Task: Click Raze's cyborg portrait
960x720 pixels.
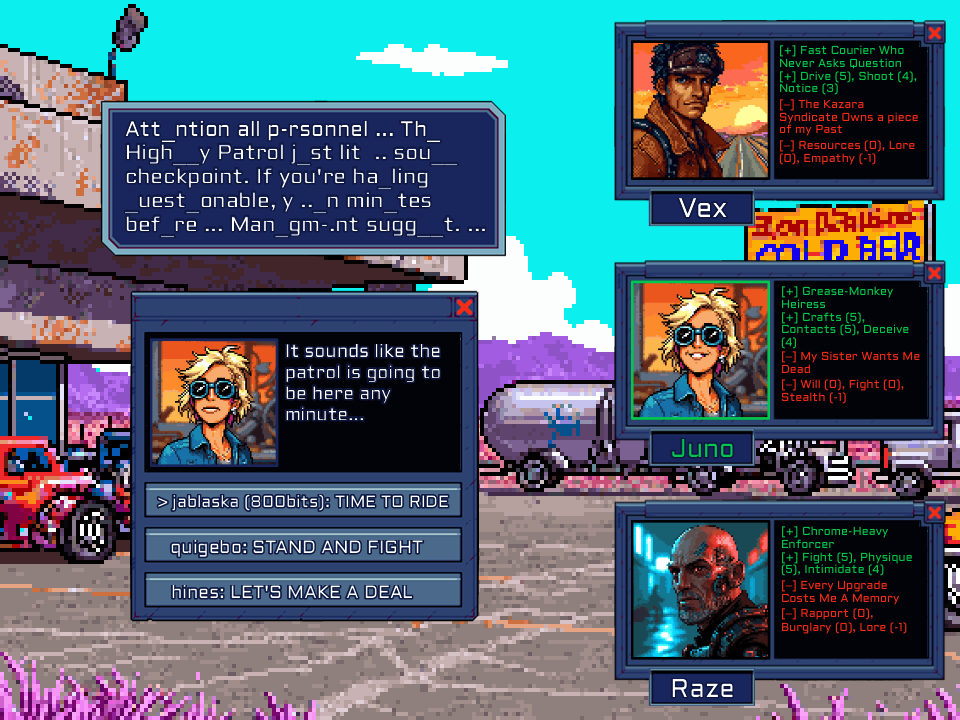Action: tap(700, 590)
